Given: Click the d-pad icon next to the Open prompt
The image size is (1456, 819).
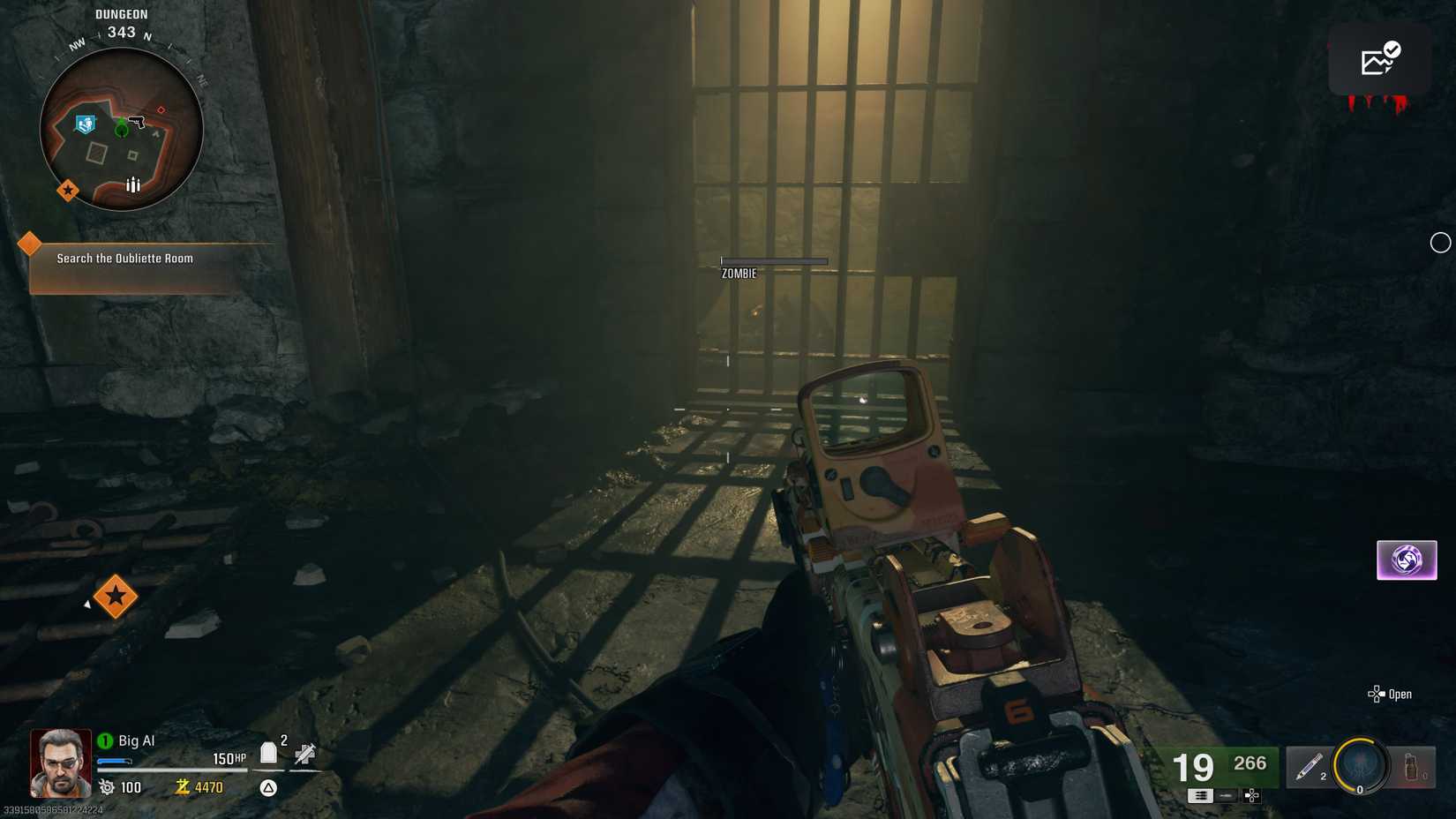Looking at the screenshot, I should tap(1374, 694).
